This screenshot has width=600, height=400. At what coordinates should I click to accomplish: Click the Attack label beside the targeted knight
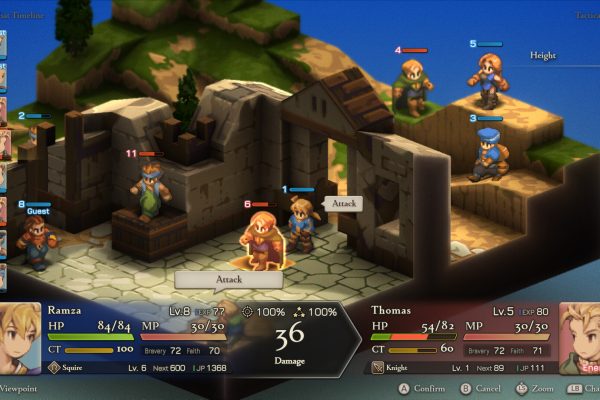[x=343, y=203]
